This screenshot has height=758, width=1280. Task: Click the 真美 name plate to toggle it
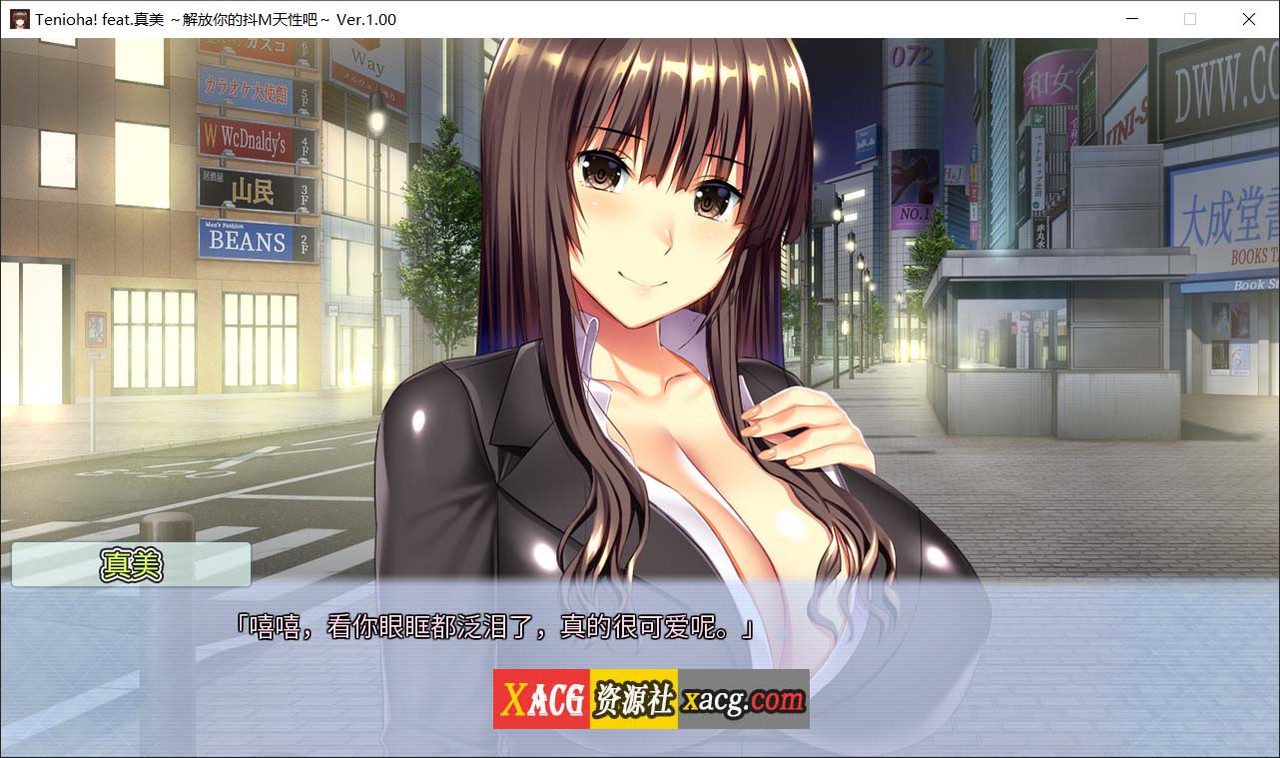point(130,564)
